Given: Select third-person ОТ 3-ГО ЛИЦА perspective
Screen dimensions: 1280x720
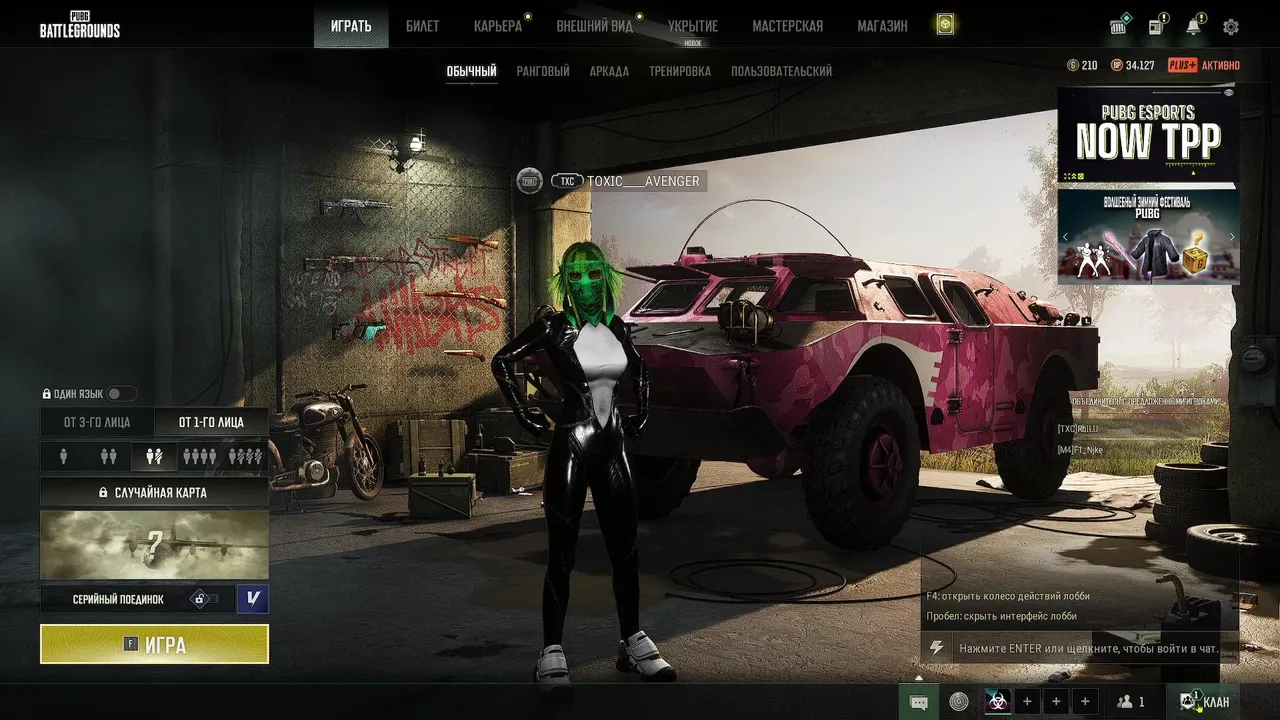Looking at the screenshot, I should click(x=97, y=422).
